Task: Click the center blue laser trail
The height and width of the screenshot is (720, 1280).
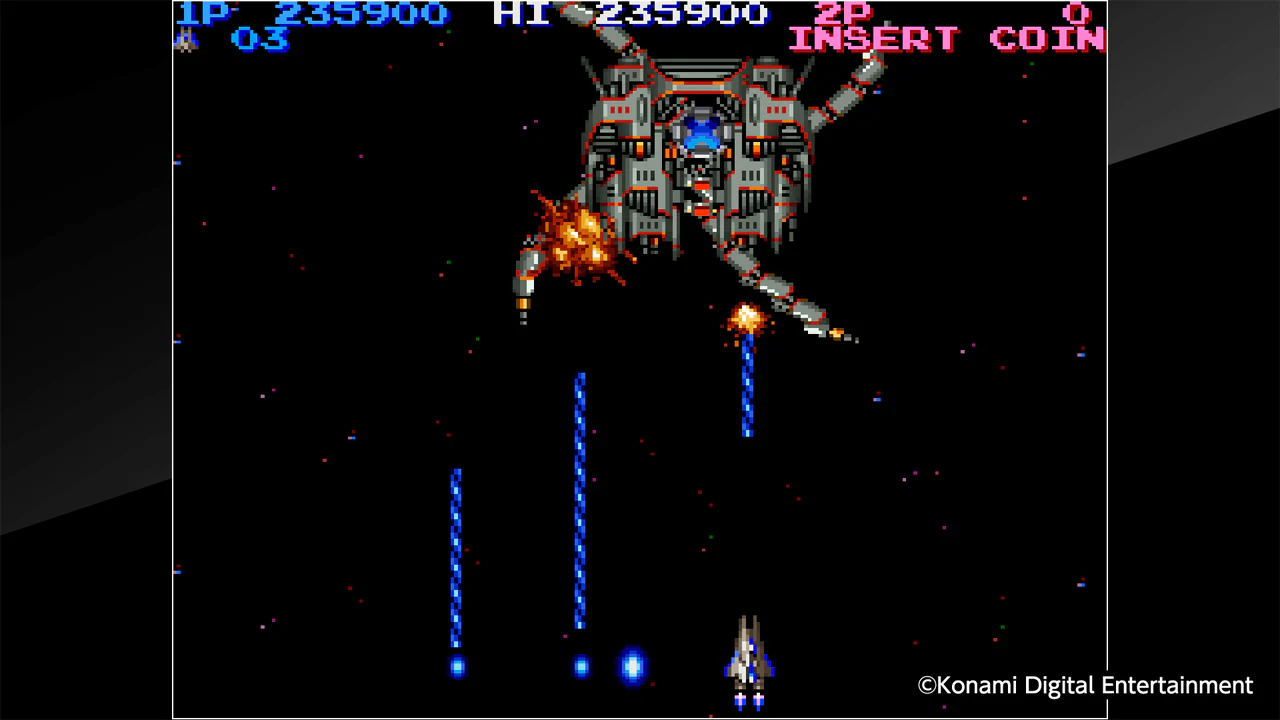Action: tap(580, 500)
